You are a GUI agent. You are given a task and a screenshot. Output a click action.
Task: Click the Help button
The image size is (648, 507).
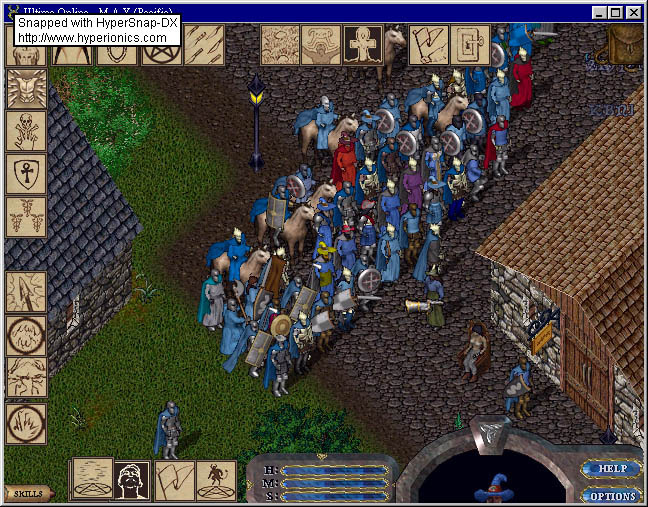(x=609, y=468)
